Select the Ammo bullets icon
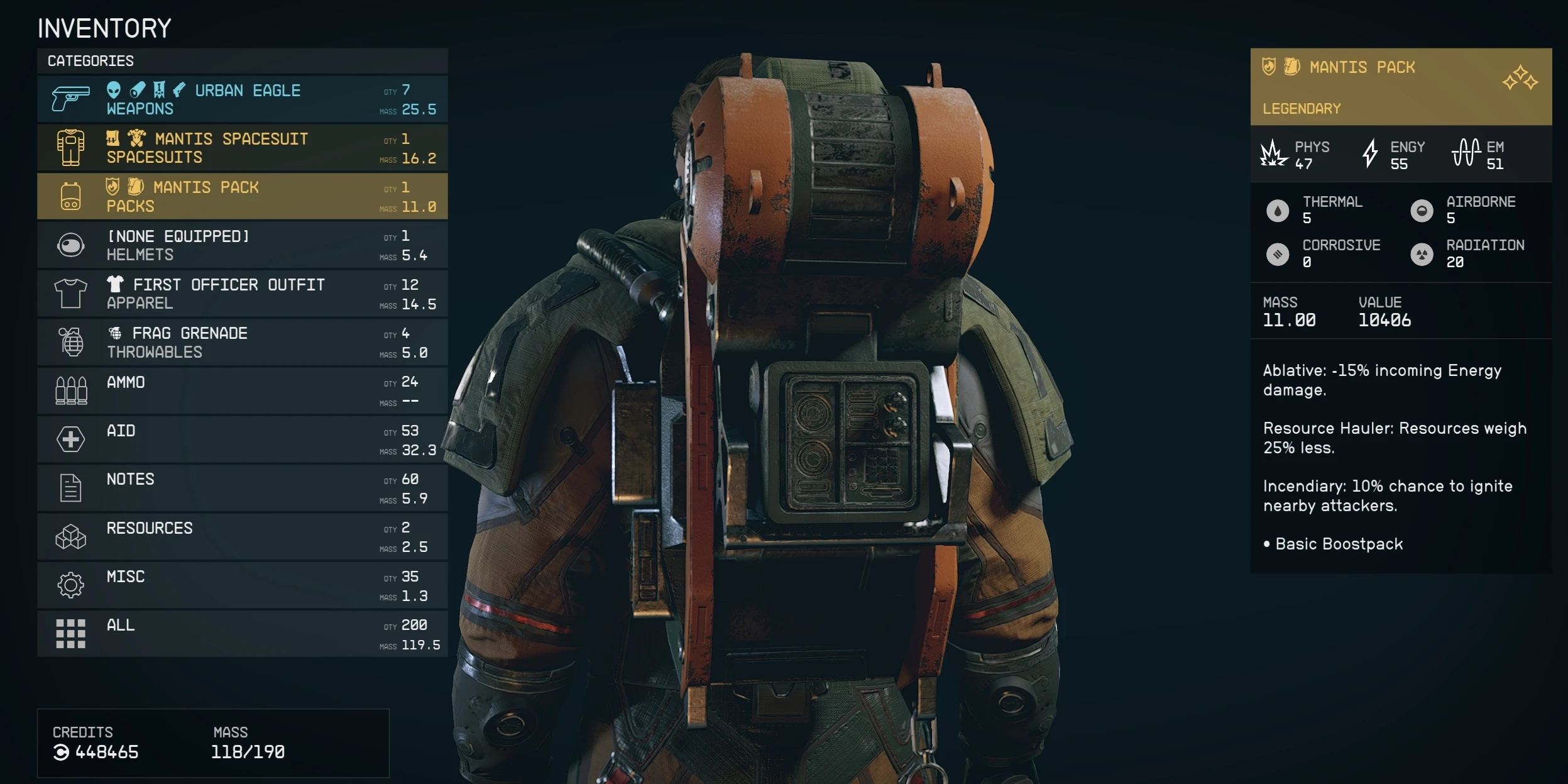 [x=70, y=390]
